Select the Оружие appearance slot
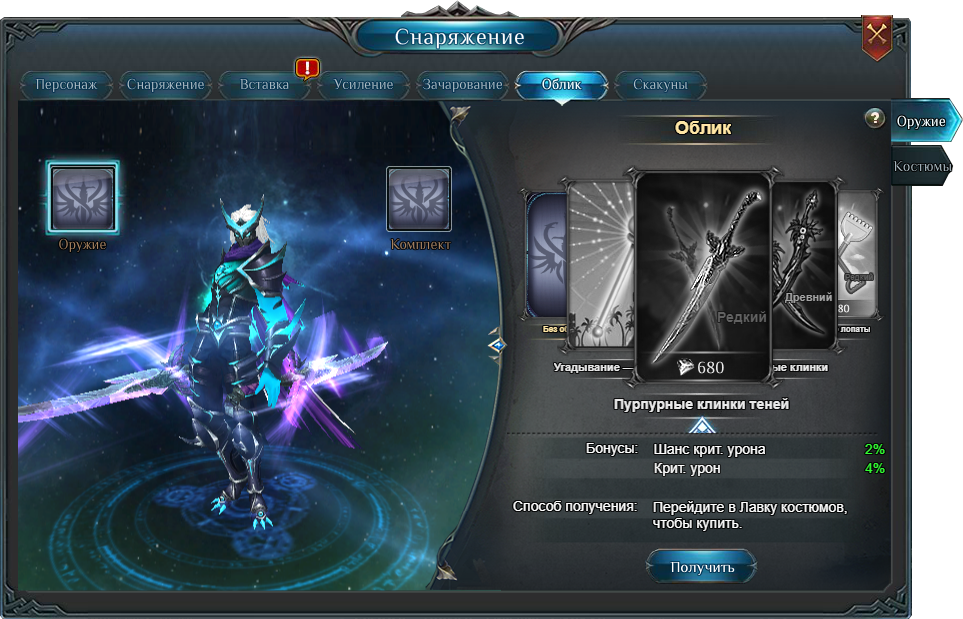The image size is (963, 619). coord(83,196)
